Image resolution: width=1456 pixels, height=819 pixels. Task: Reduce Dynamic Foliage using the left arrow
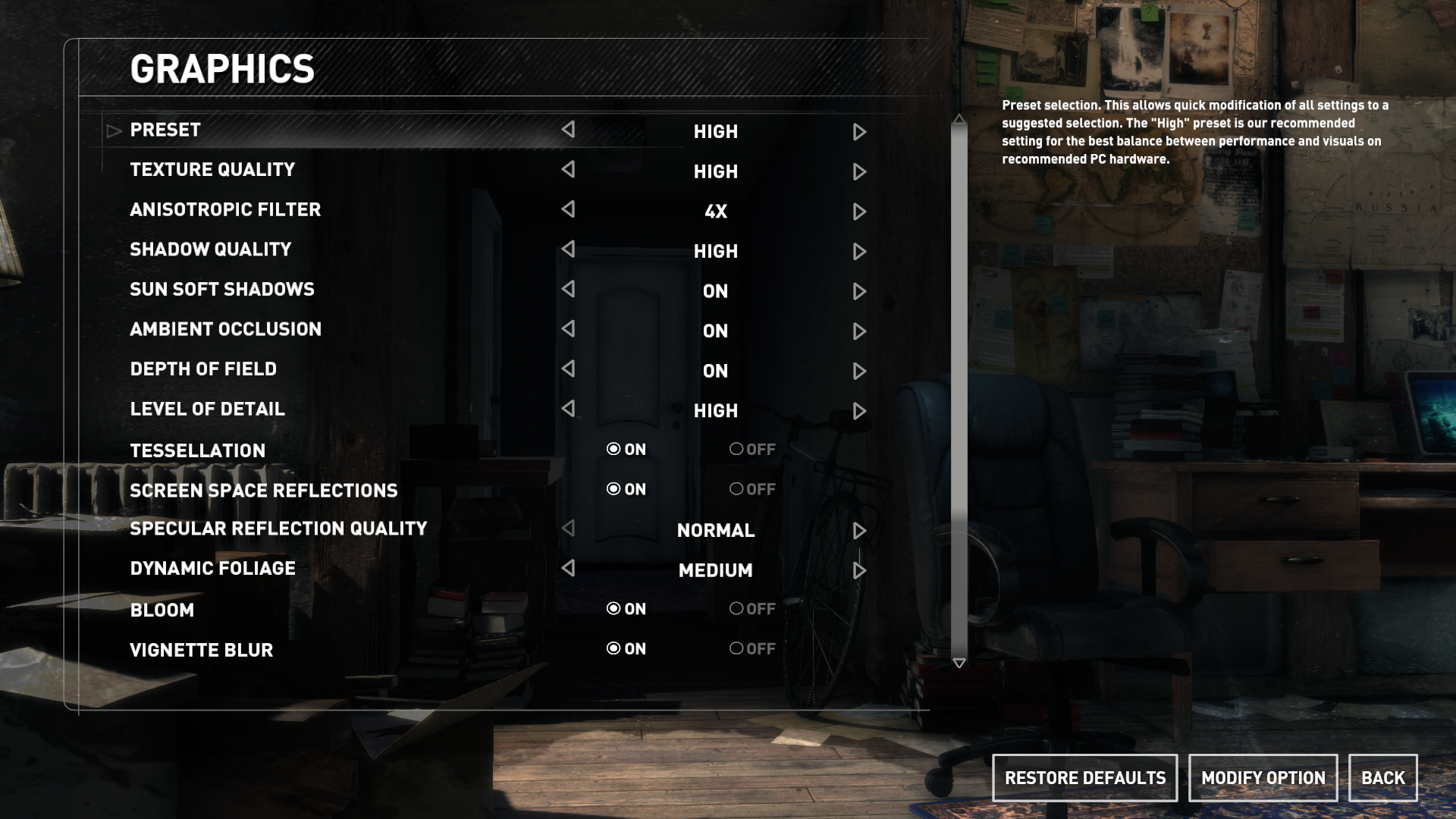568,568
